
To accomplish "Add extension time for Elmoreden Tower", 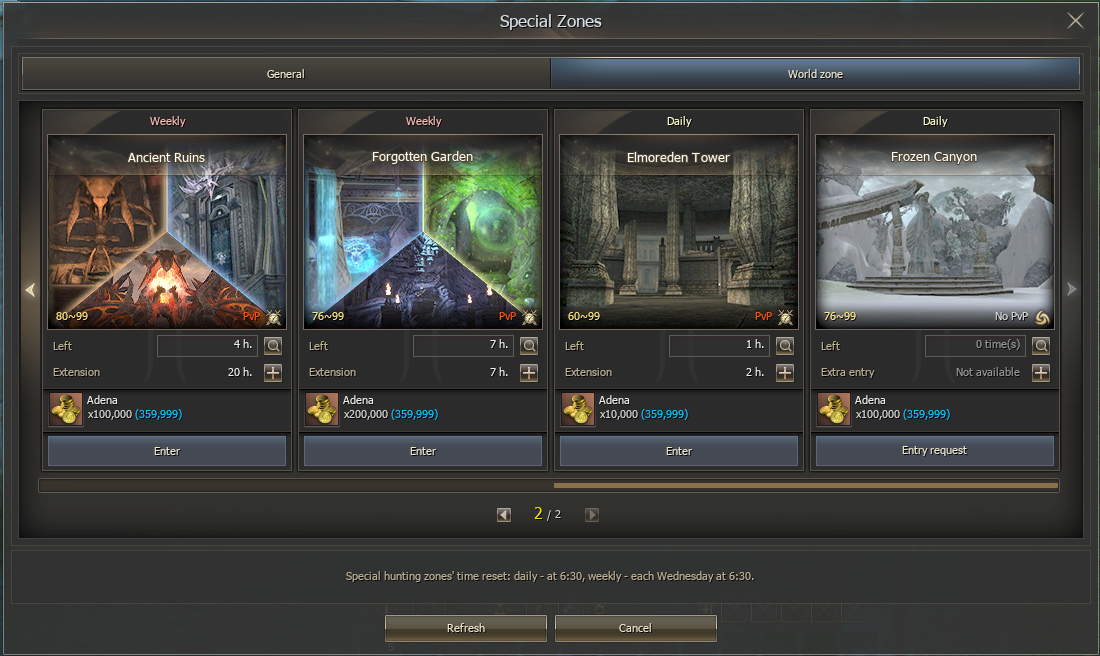I will click(785, 373).
